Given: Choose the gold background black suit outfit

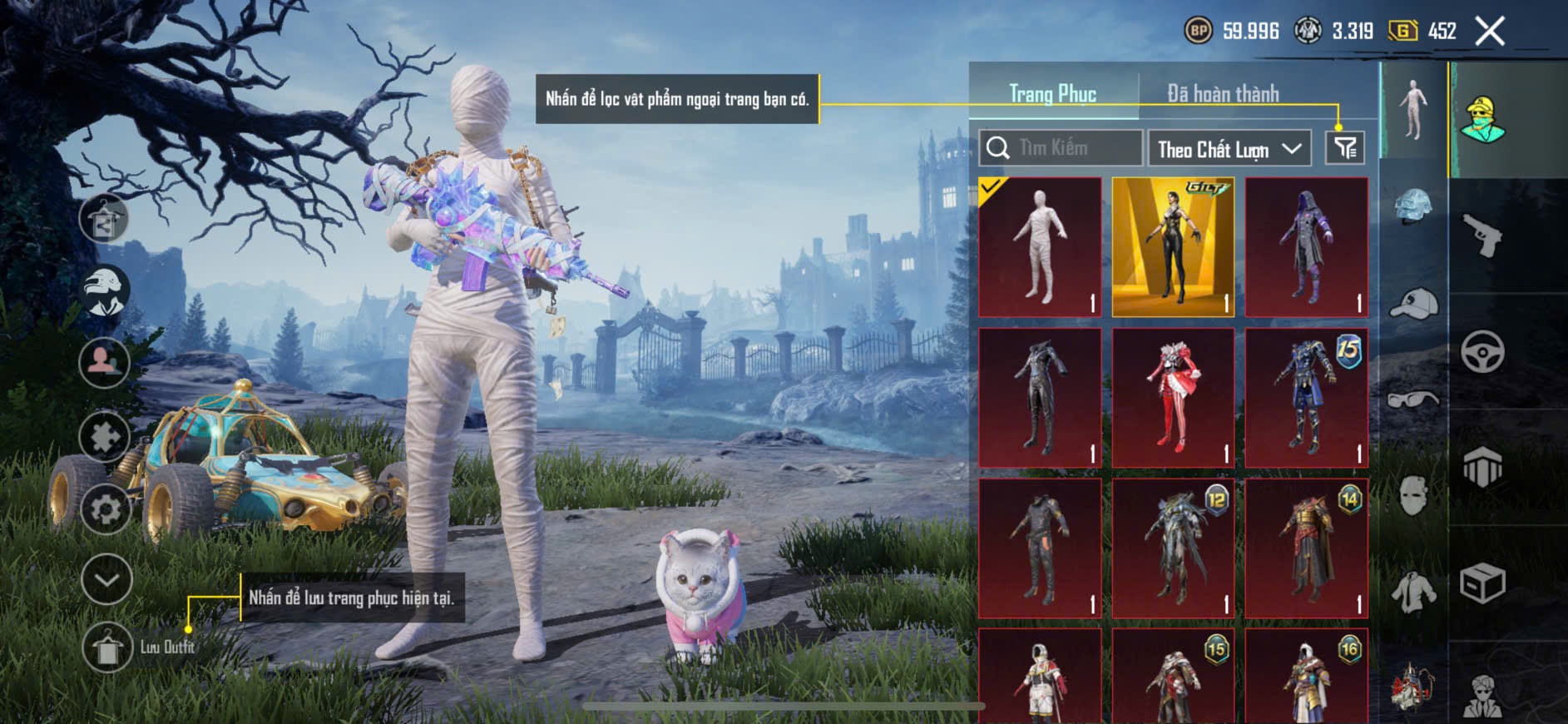Looking at the screenshot, I should pos(1173,247).
